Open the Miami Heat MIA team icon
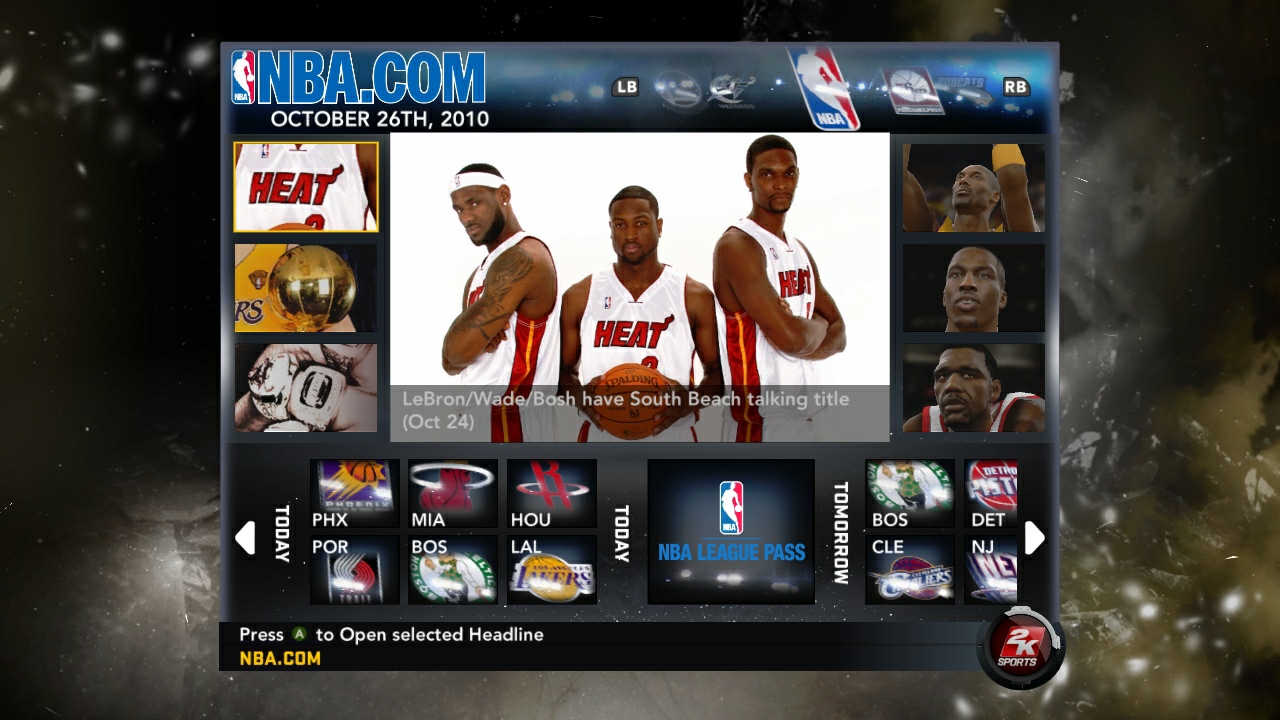 [x=451, y=488]
